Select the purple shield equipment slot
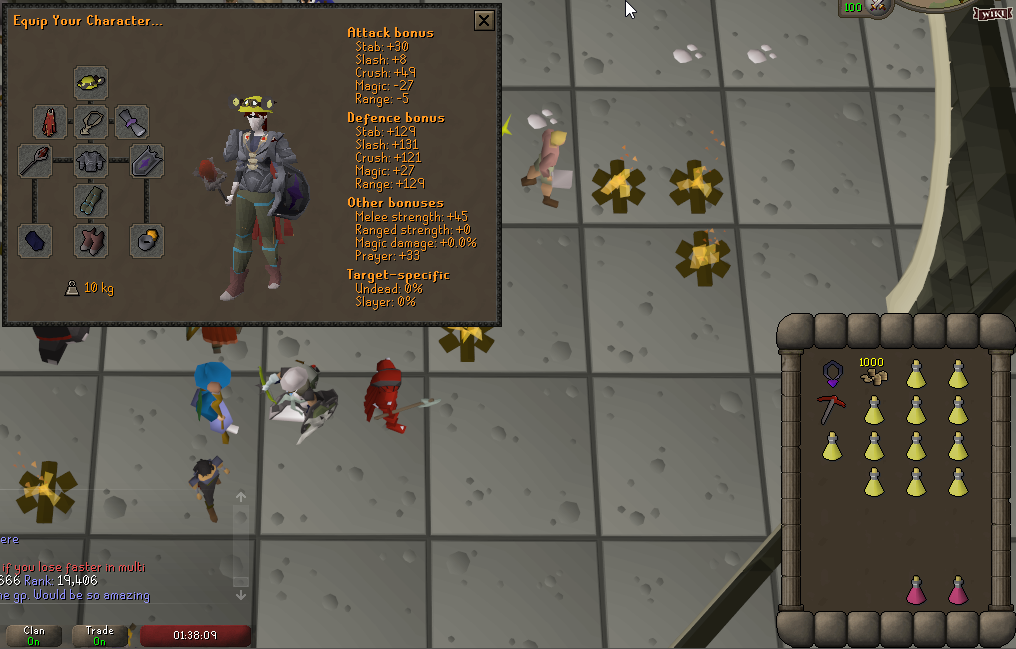The image size is (1016, 649). [x=147, y=160]
